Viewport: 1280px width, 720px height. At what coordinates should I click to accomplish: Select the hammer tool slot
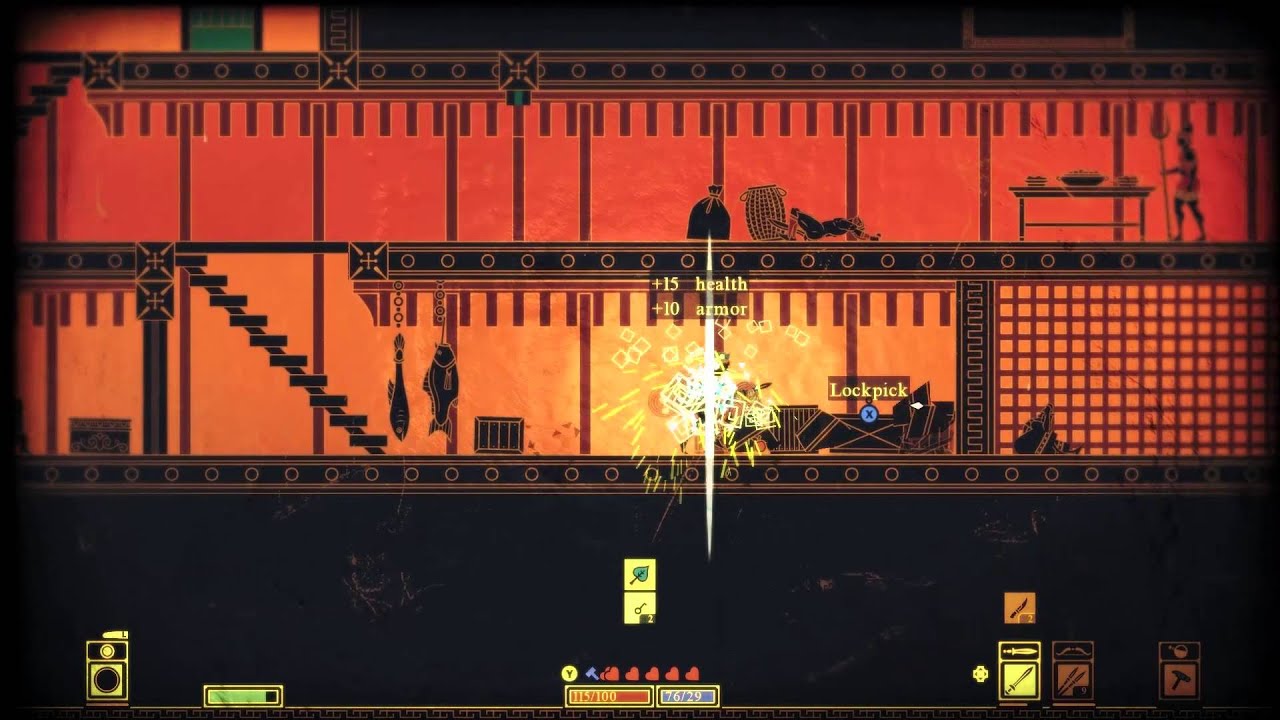click(x=1179, y=680)
